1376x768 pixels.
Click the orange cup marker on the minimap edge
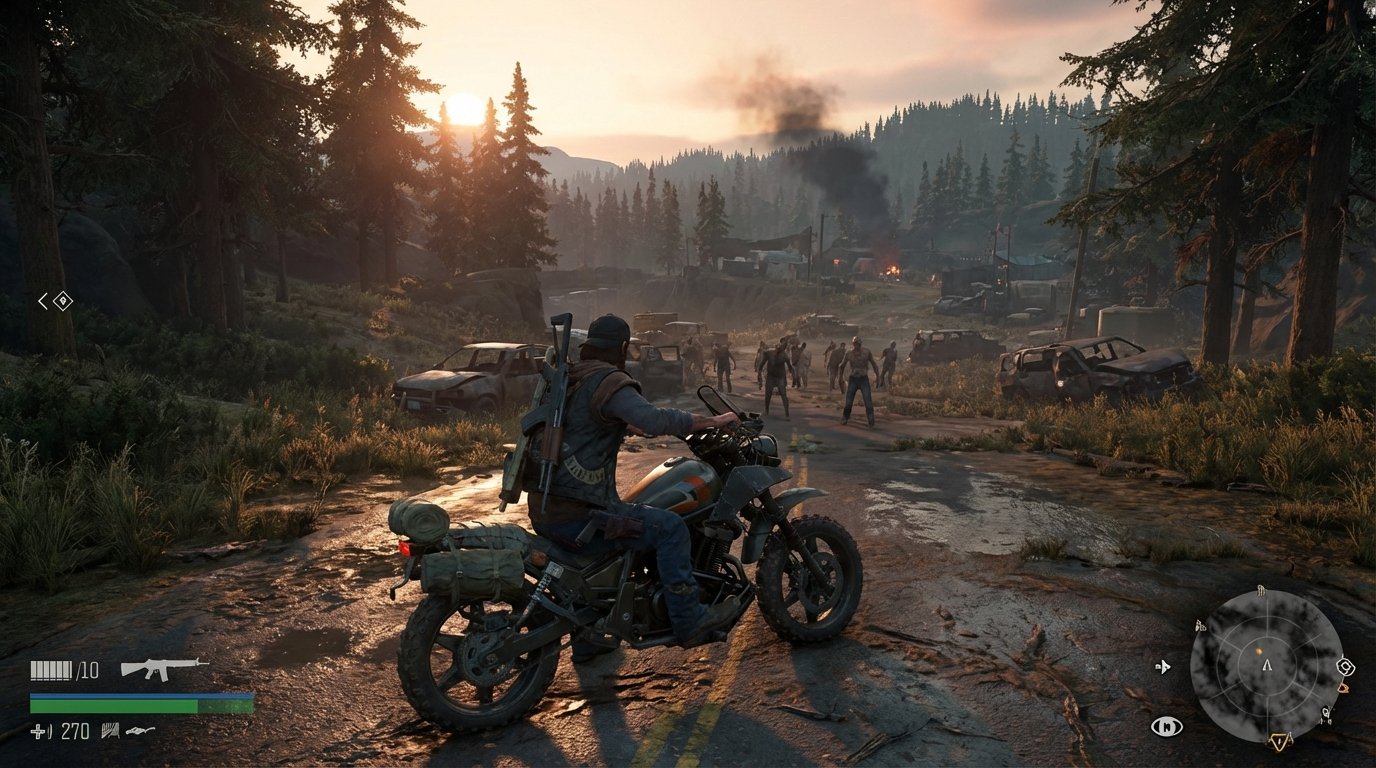(1344, 688)
